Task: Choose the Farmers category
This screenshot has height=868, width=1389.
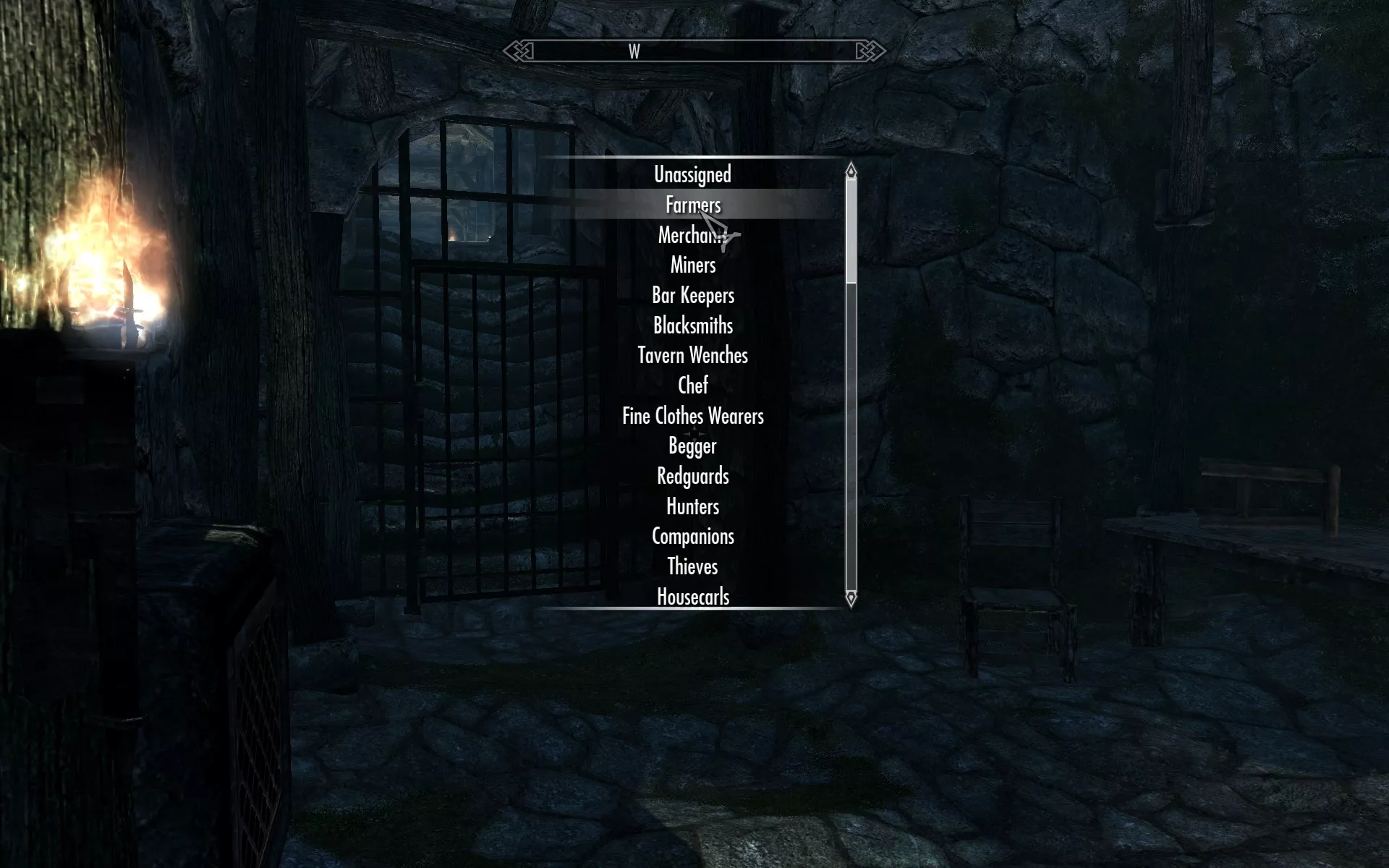Action: (692, 205)
